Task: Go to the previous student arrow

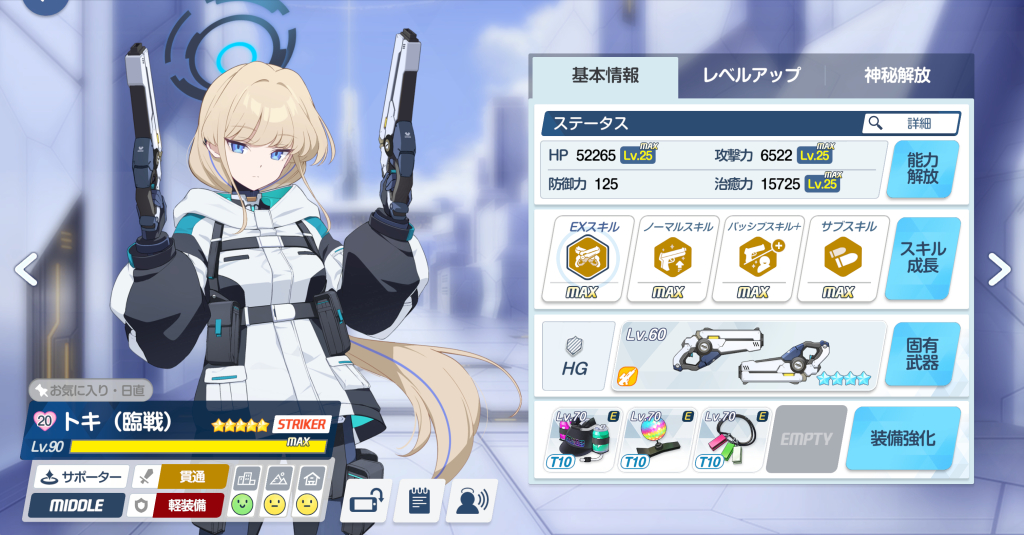Action: (x=25, y=268)
